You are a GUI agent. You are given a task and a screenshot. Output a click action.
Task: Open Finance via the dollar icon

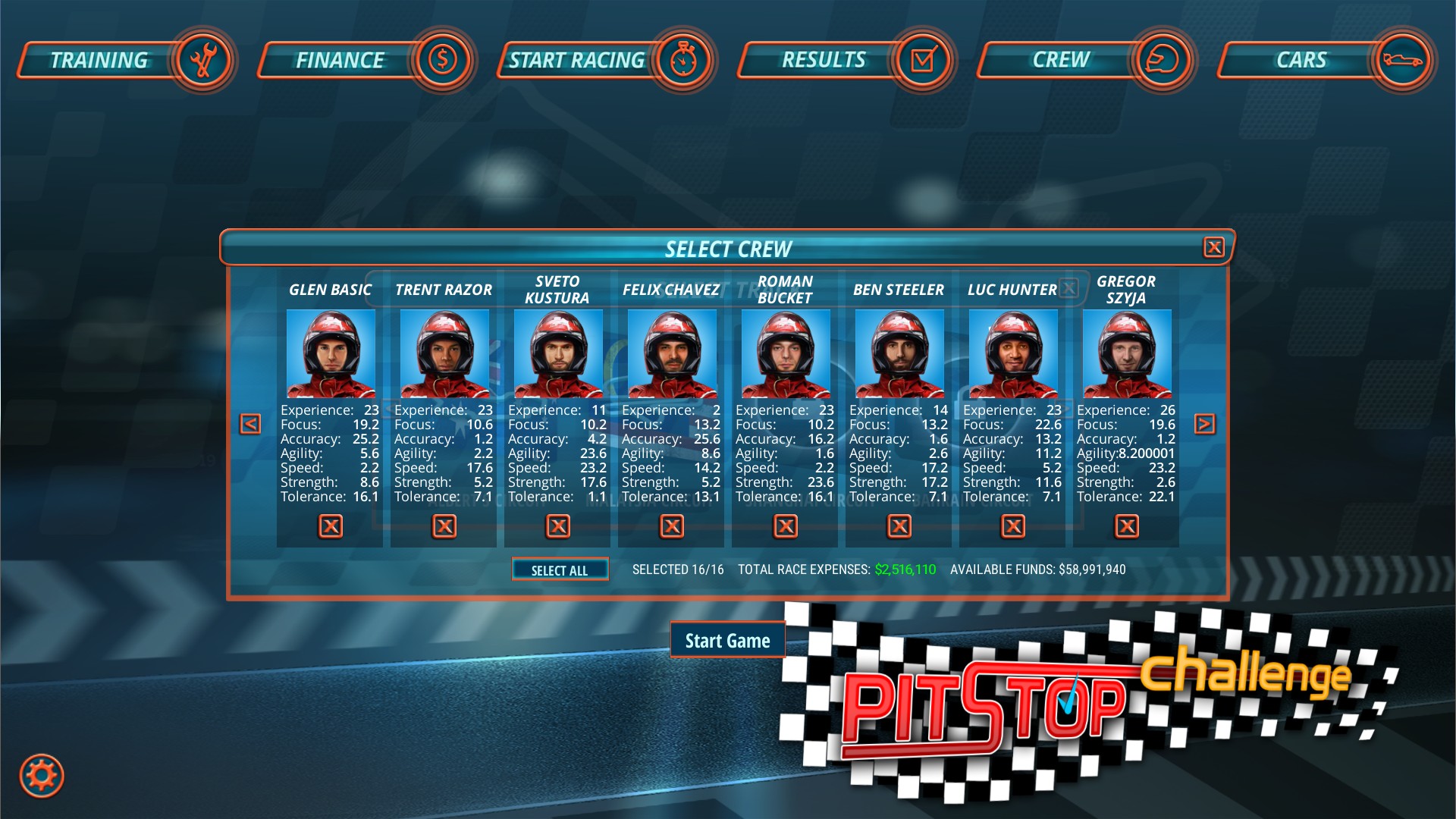tap(442, 58)
